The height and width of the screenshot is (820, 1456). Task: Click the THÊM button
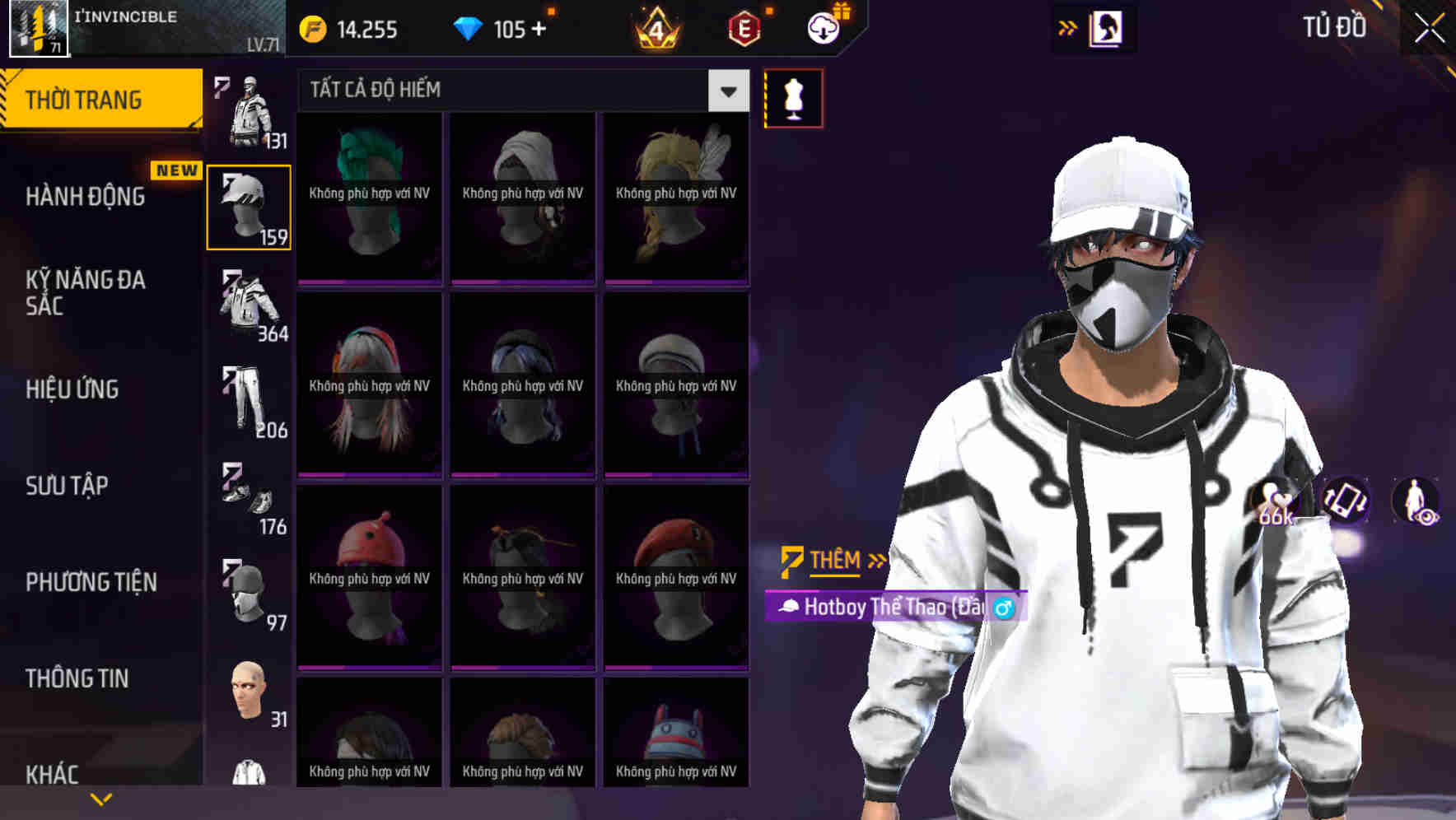[x=831, y=561]
